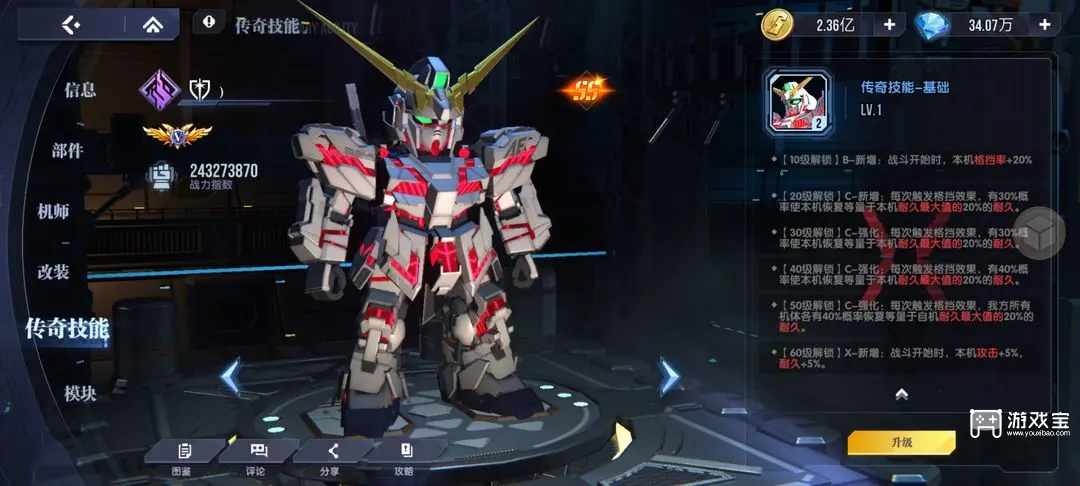The image size is (1080, 486).
Task: Open the 图鉴 encyclopedia
Action: click(x=183, y=458)
